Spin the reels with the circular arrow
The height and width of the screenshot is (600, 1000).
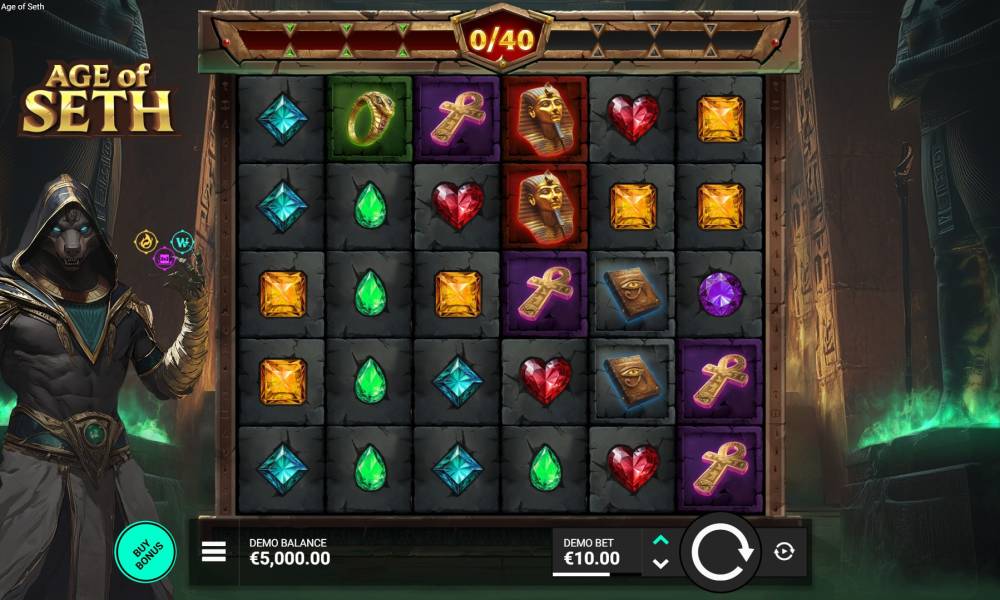720,551
